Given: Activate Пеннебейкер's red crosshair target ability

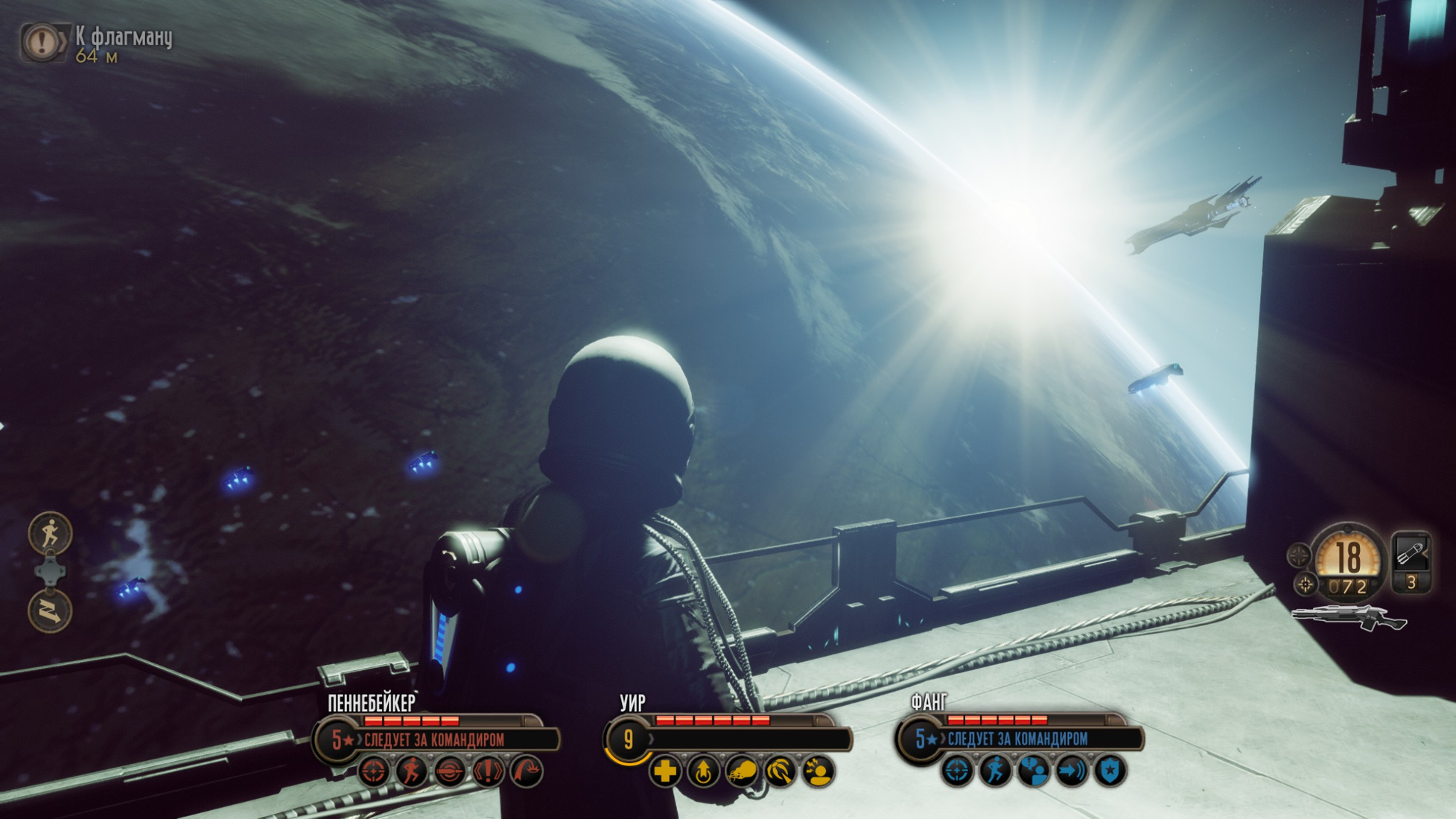Looking at the screenshot, I should [x=374, y=771].
